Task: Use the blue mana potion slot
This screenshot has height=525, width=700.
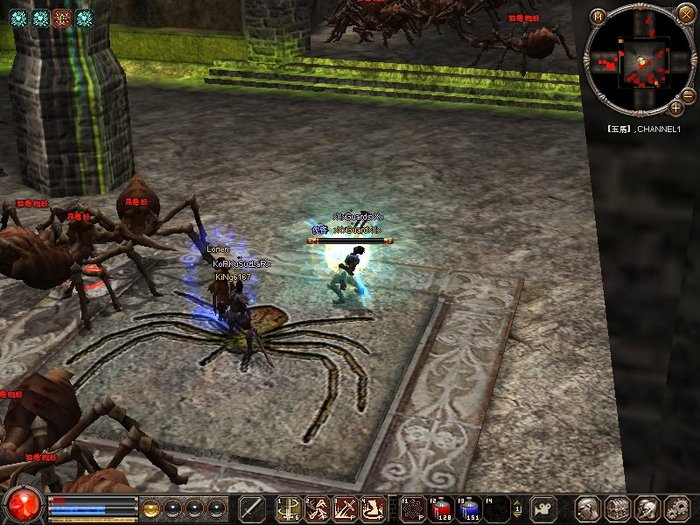Action: tap(469, 508)
